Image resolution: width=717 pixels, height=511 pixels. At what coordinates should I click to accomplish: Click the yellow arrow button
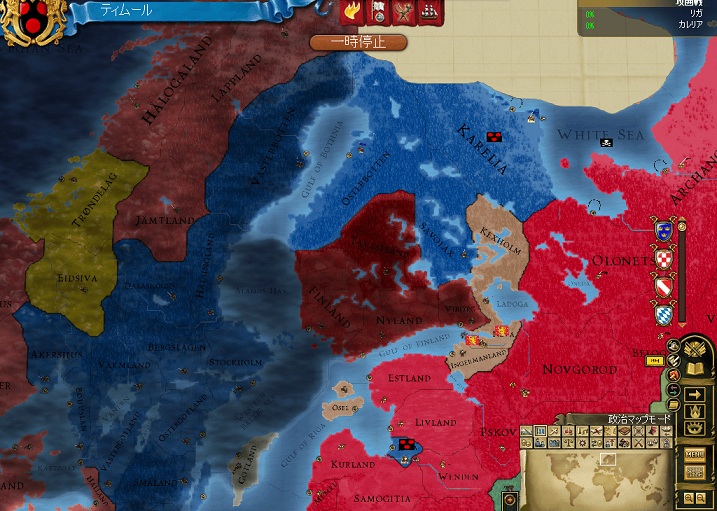point(696,395)
